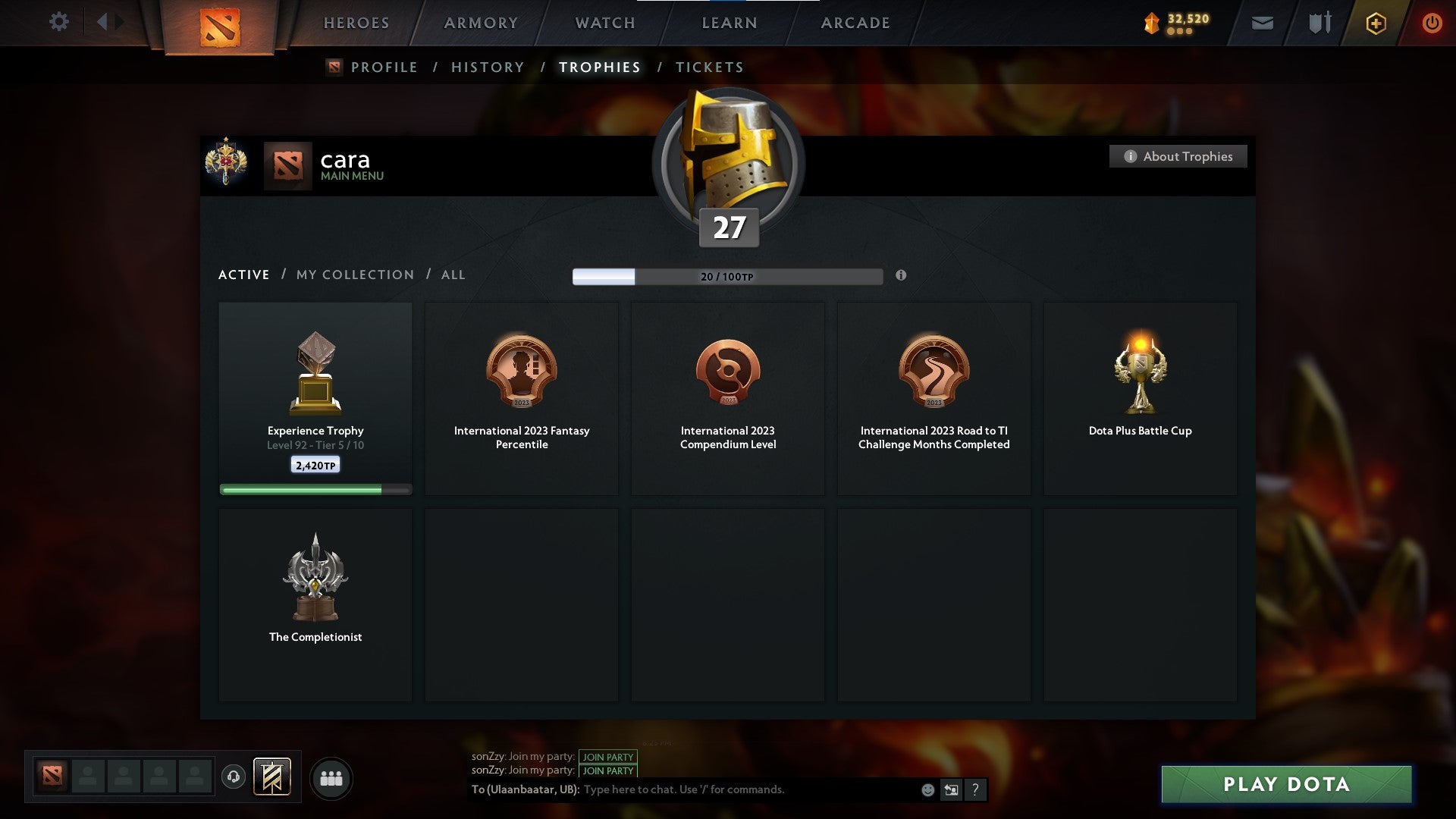Screen dimensions: 1456x819
Task: Open the Dota Plus hexagon icon
Action: (1376, 22)
